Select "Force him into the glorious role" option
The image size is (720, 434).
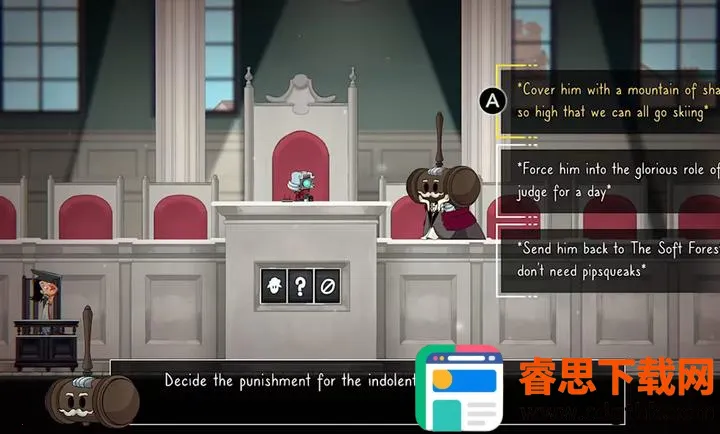[x=613, y=178]
